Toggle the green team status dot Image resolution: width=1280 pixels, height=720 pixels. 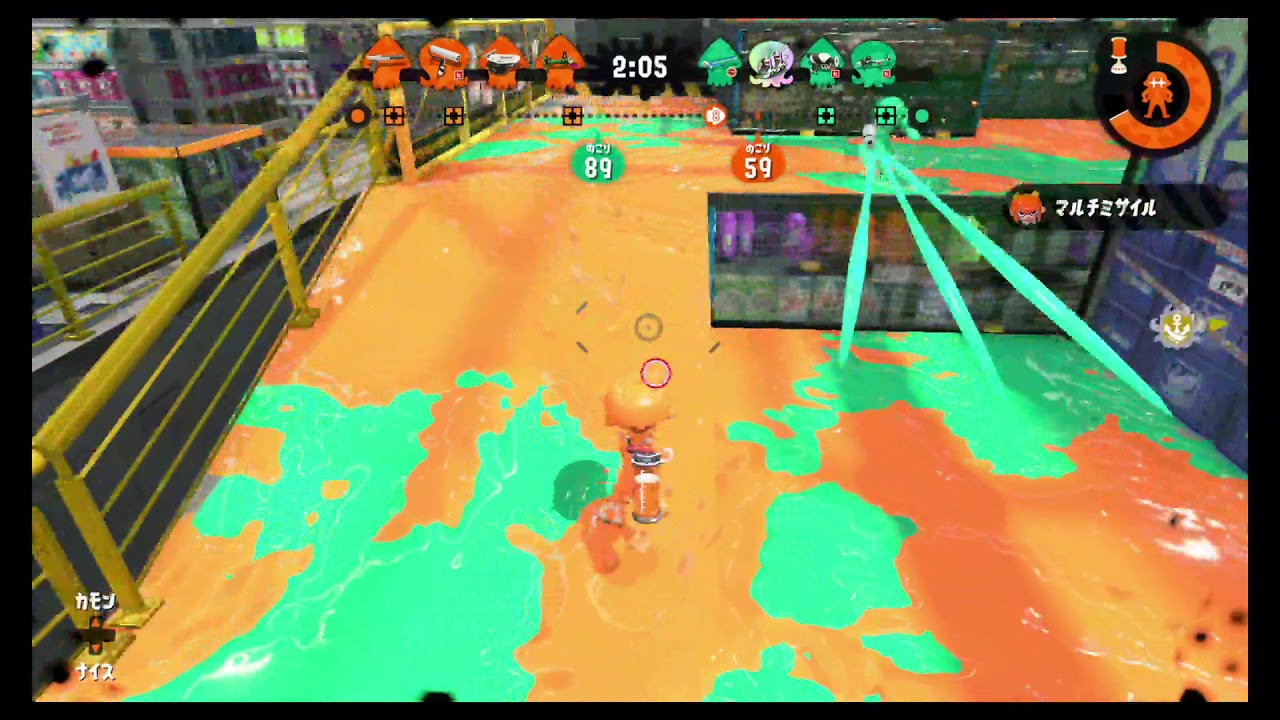point(920,117)
